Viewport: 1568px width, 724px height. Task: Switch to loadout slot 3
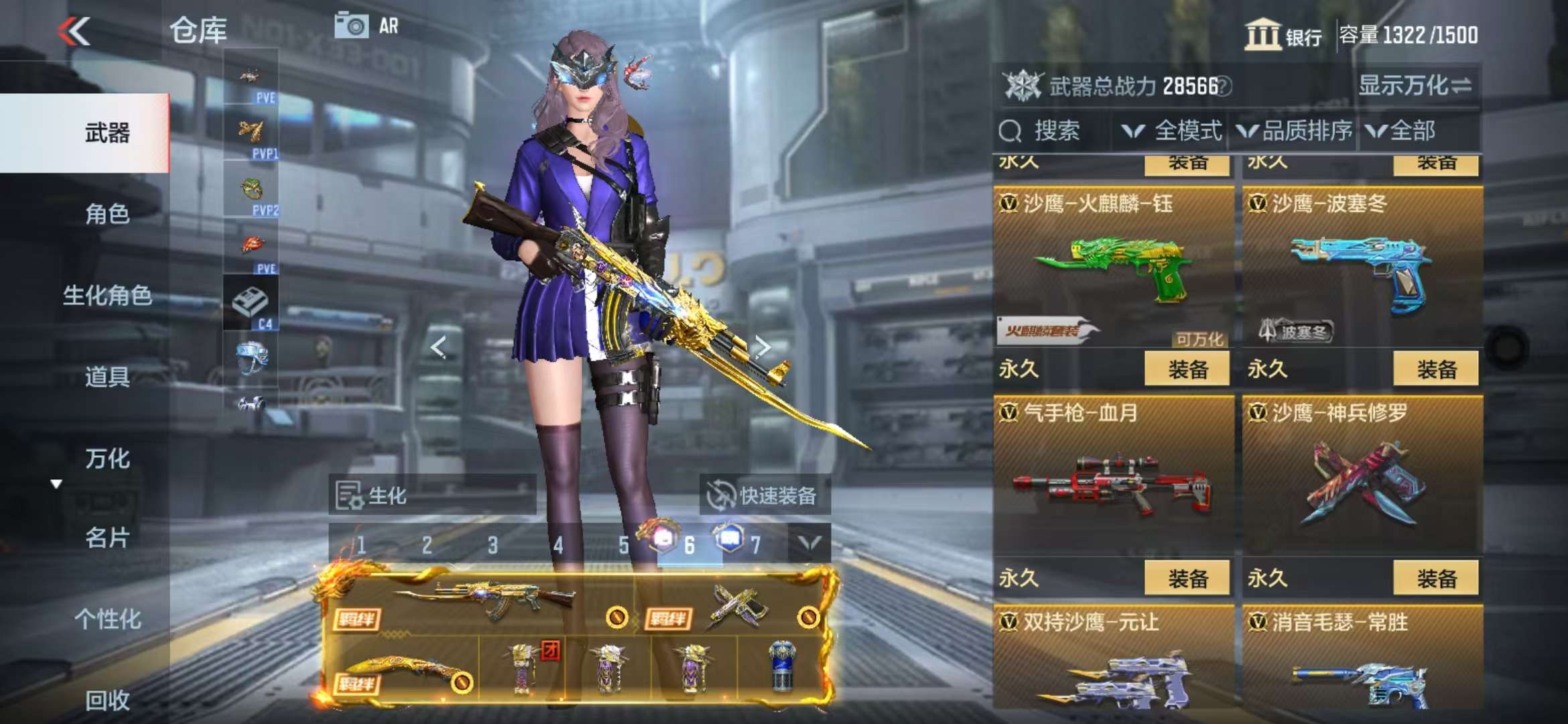pos(493,546)
